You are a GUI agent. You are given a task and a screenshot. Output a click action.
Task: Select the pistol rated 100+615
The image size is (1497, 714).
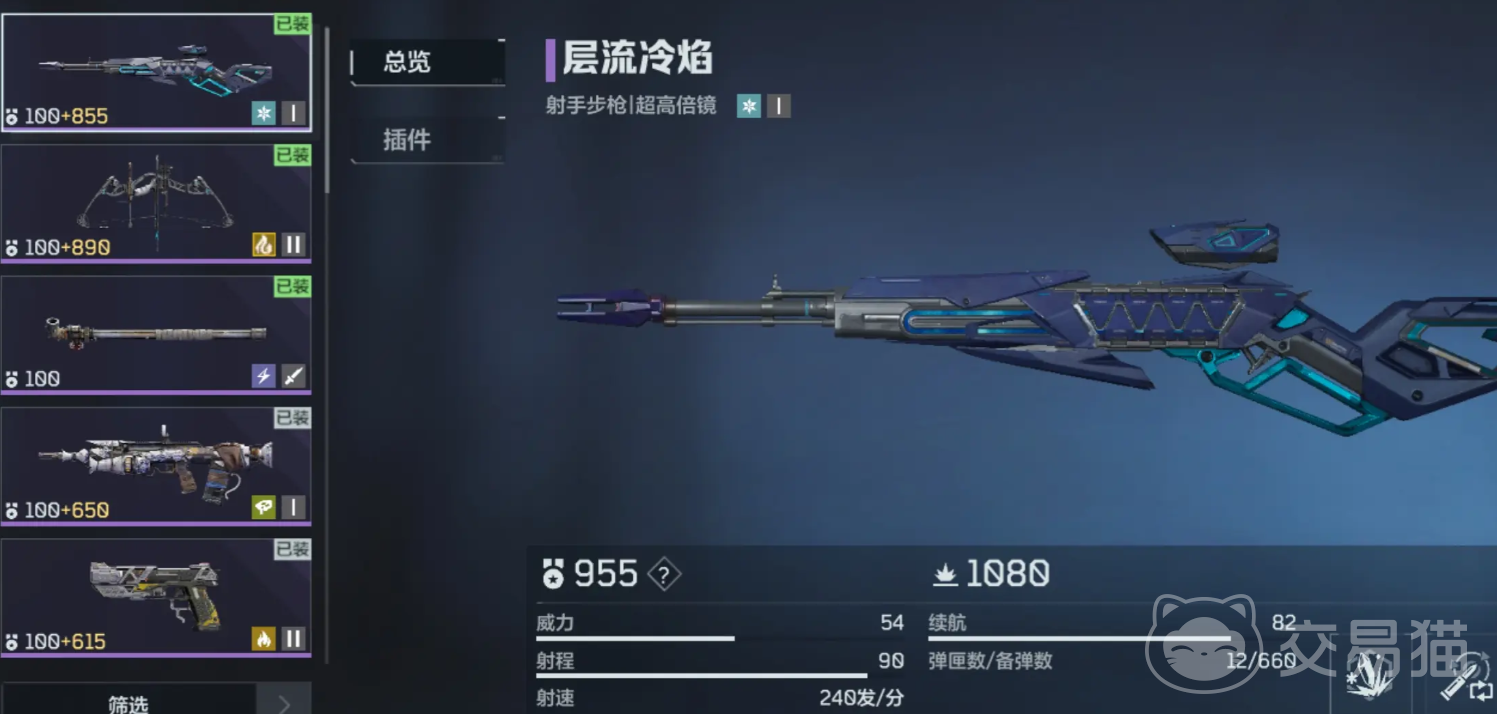[155, 597]
